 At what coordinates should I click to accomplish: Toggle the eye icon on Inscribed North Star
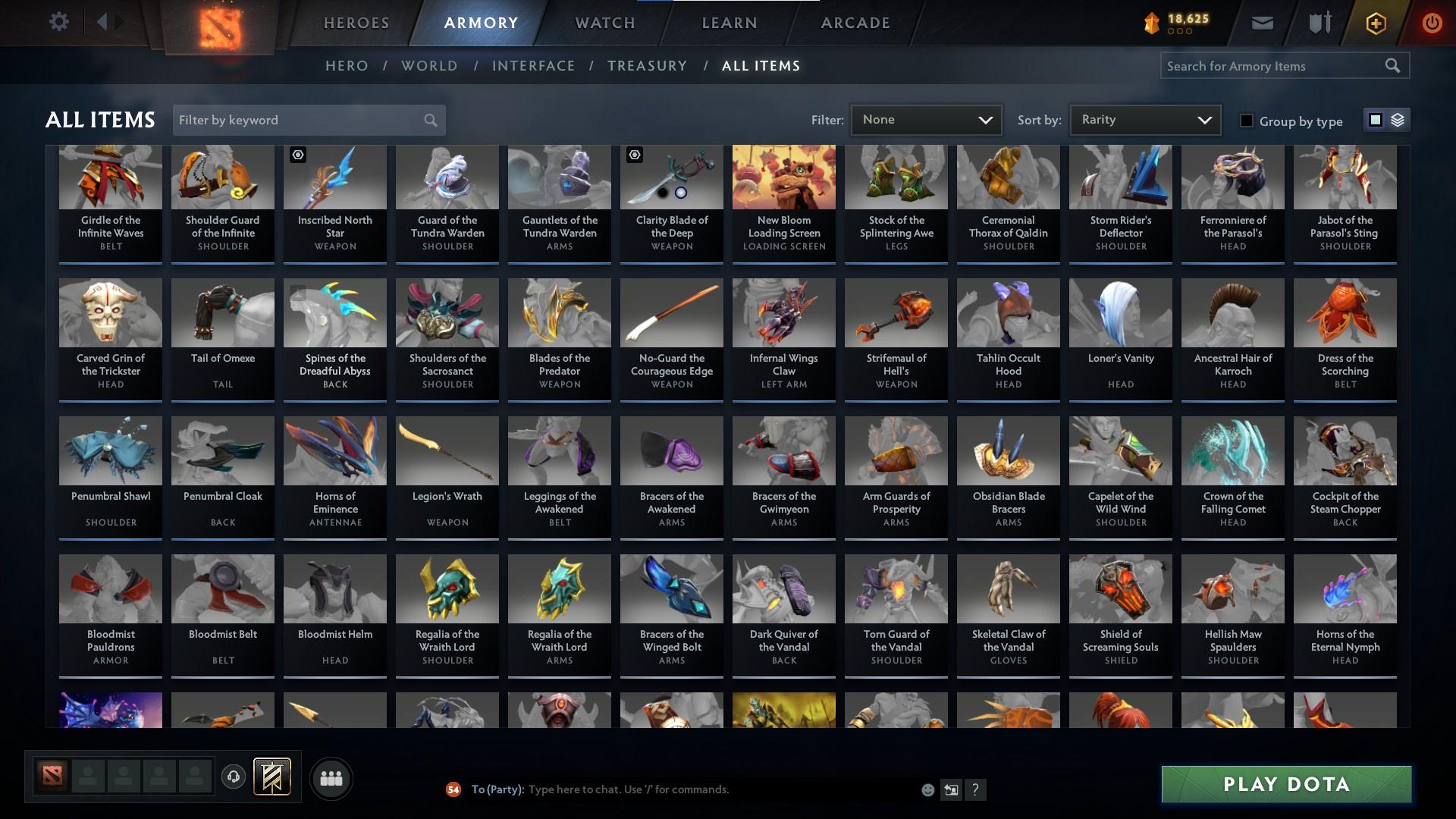[x=297, y=155]
